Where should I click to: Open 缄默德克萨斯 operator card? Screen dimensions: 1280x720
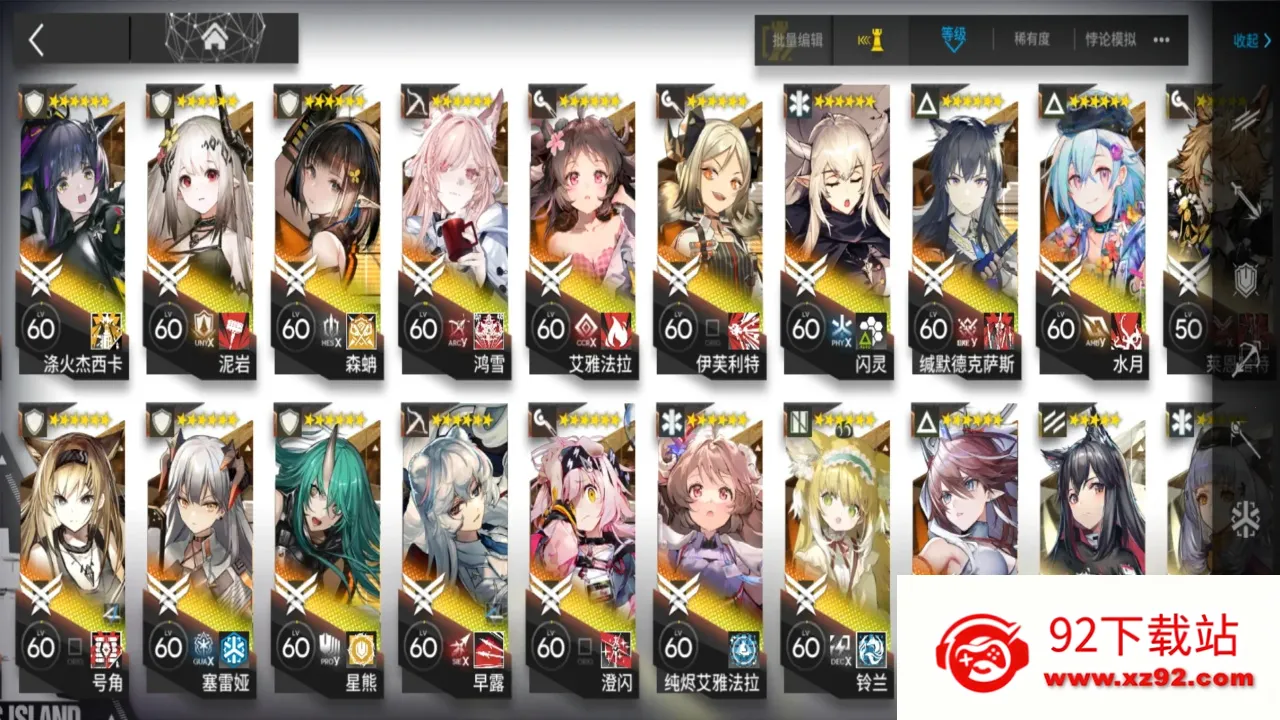click(x=965, y=230)
